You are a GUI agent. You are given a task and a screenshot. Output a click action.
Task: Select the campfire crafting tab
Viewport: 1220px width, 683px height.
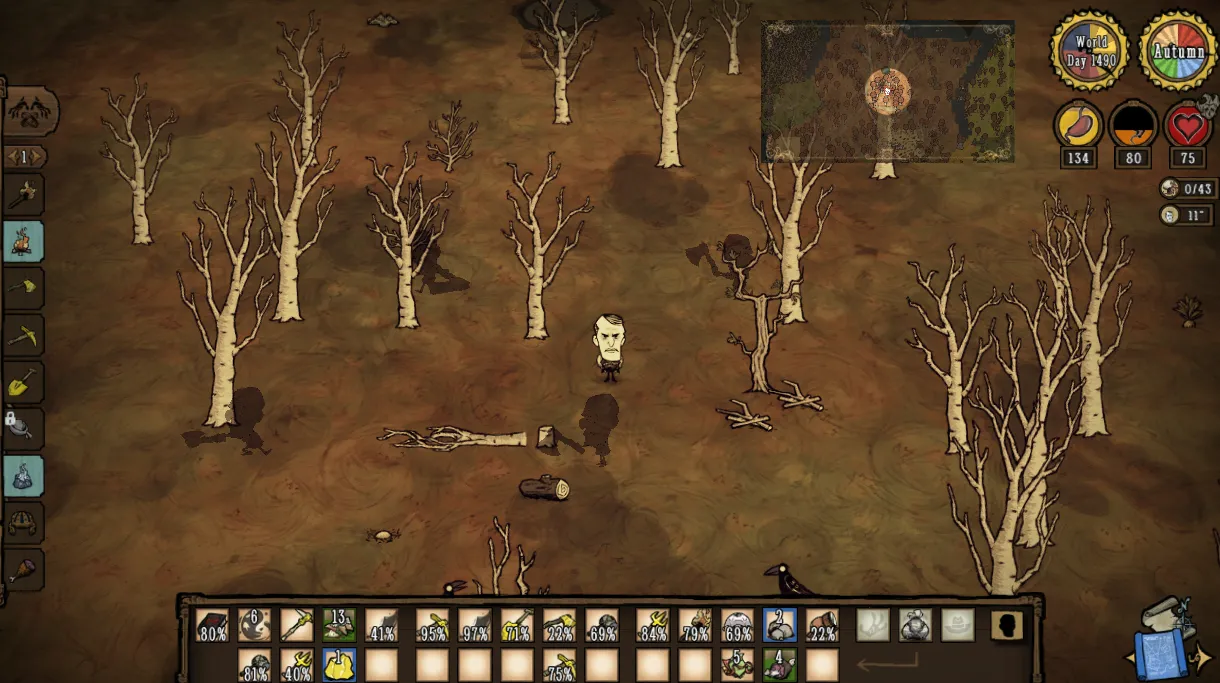tap(23, 240)
